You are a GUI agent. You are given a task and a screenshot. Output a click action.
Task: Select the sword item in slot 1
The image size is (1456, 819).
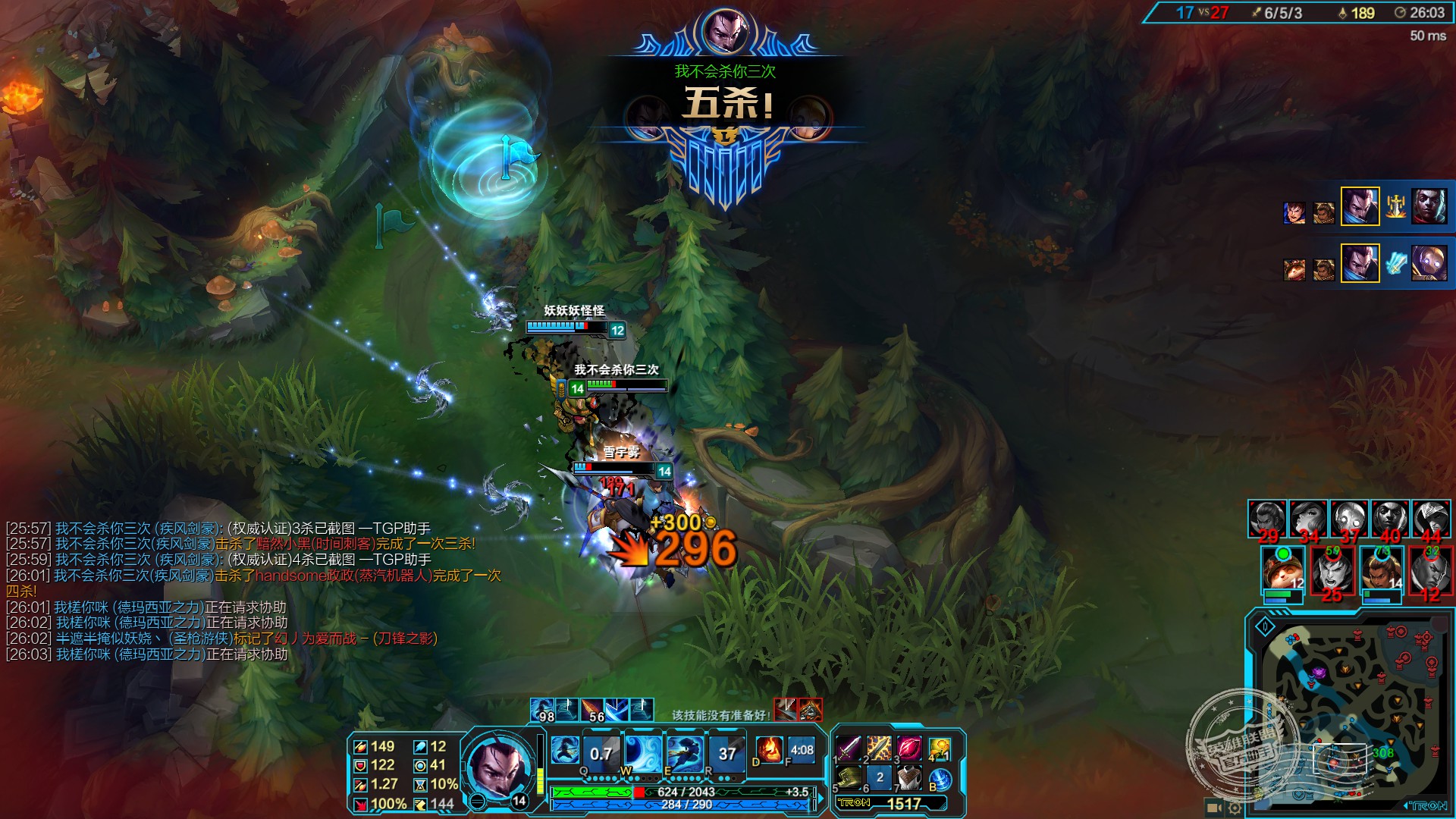click(x=849, y=748)
